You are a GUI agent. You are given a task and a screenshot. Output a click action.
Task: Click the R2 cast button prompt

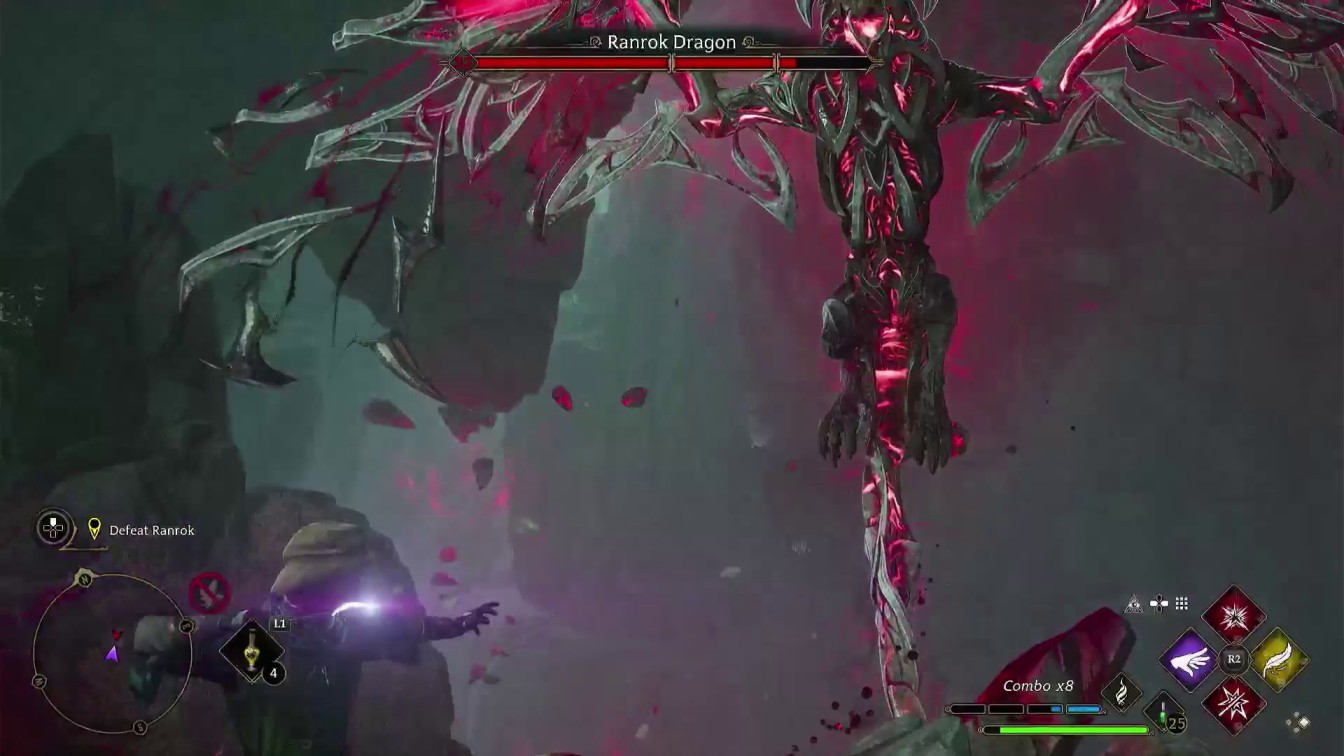(x=1232, y=659)
